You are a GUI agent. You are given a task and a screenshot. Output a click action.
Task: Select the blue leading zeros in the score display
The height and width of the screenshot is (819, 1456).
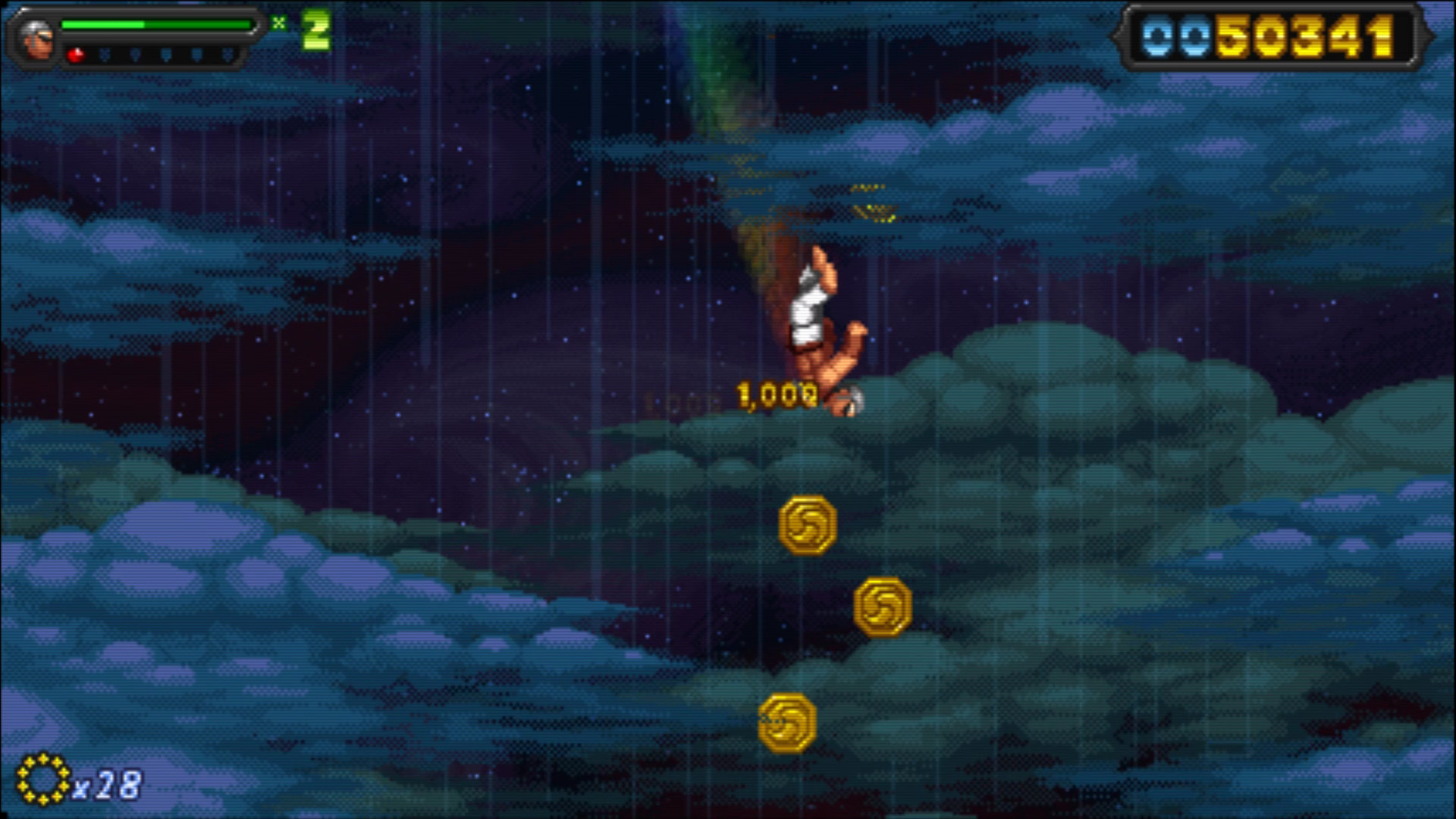click(x=1178, y=36)
